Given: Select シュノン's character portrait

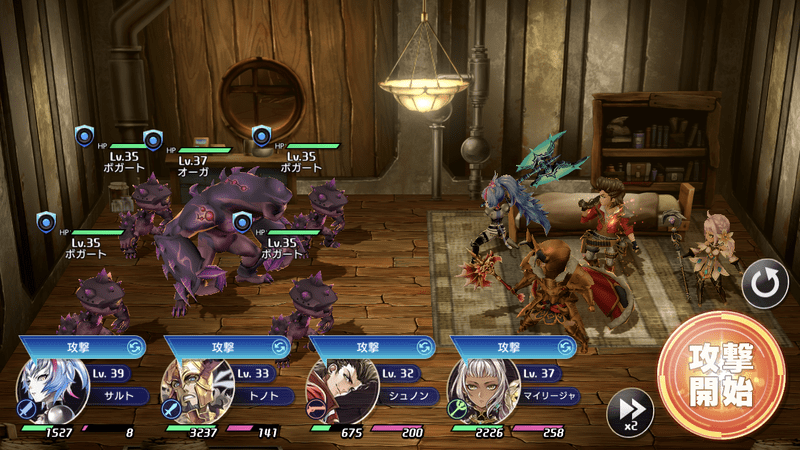Looking at the screenshot, I should [x=334, y=391].
